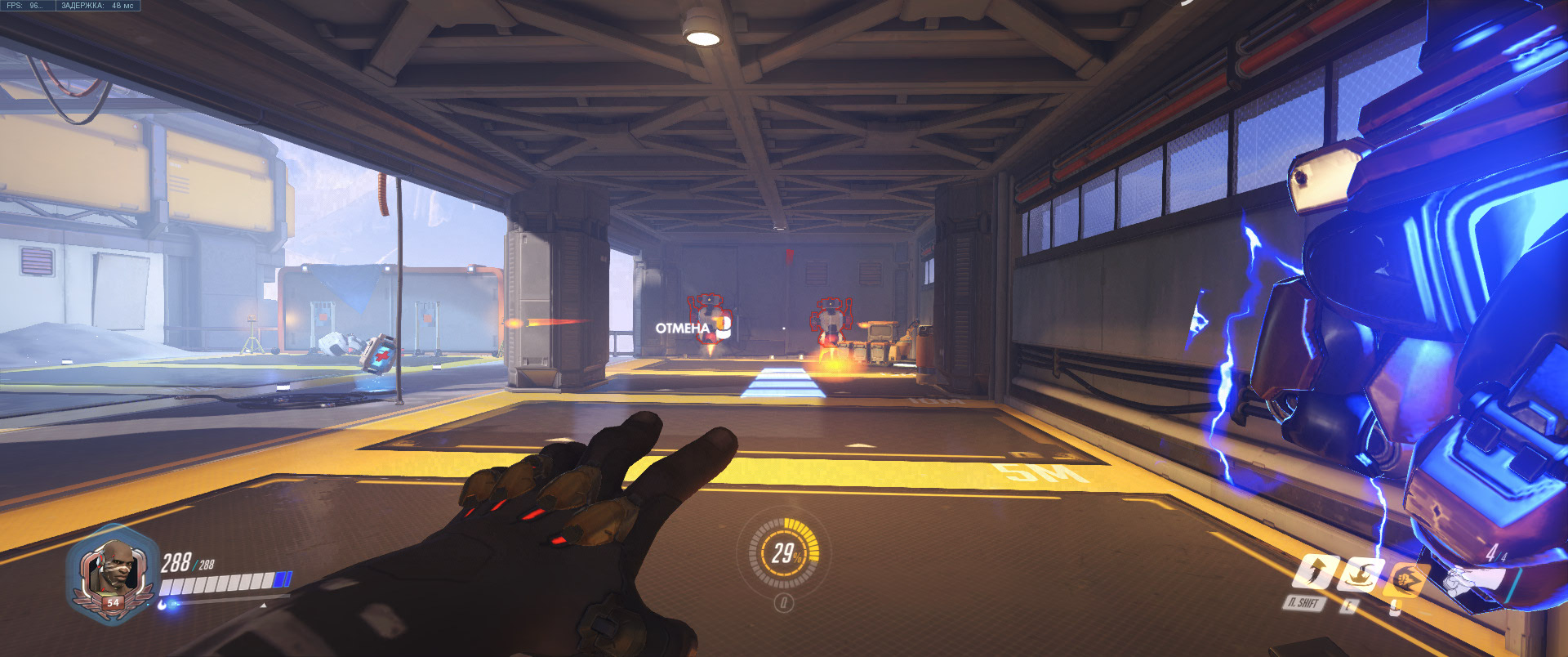Click the Doomfist hero portrait
1568x657 pixels.
coord(112,568)
